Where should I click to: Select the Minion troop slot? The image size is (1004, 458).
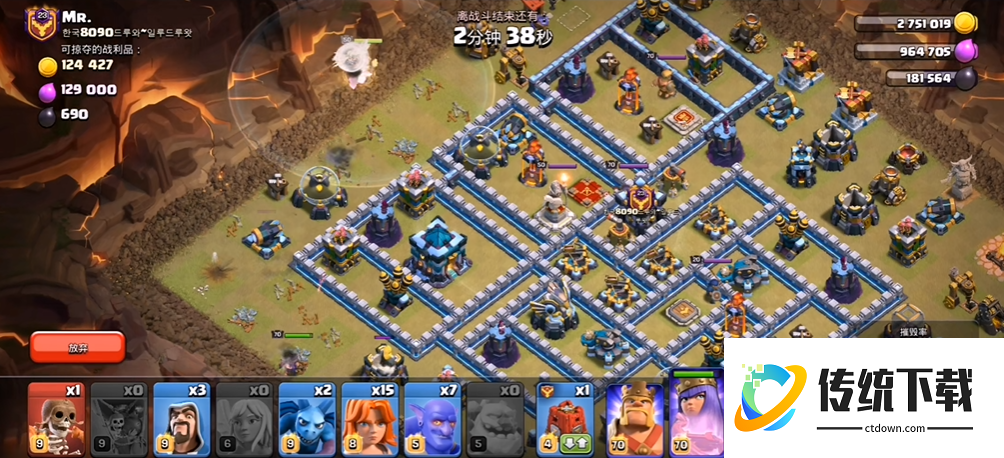click(x=308, y=414)
